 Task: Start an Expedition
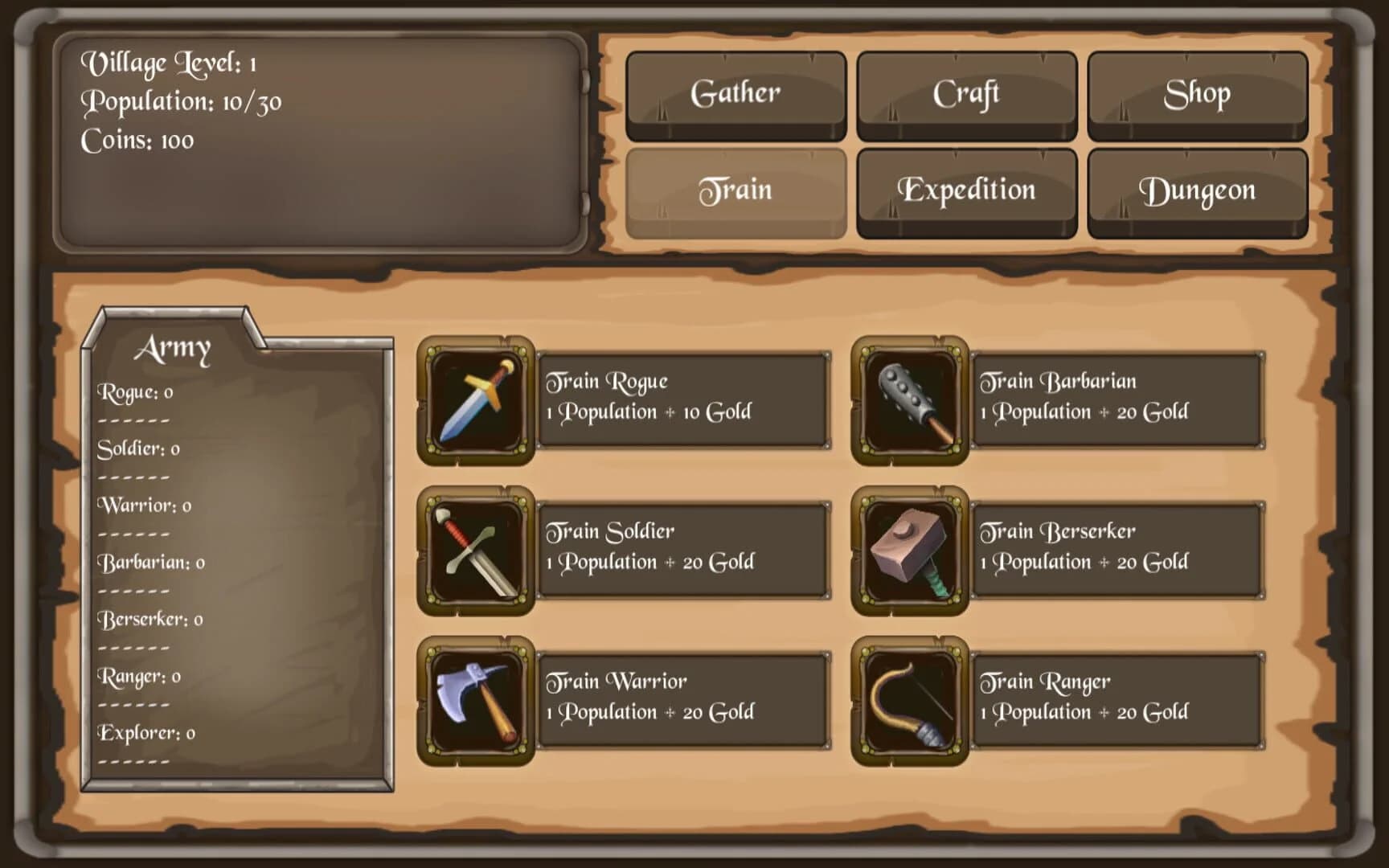point(966,190)
